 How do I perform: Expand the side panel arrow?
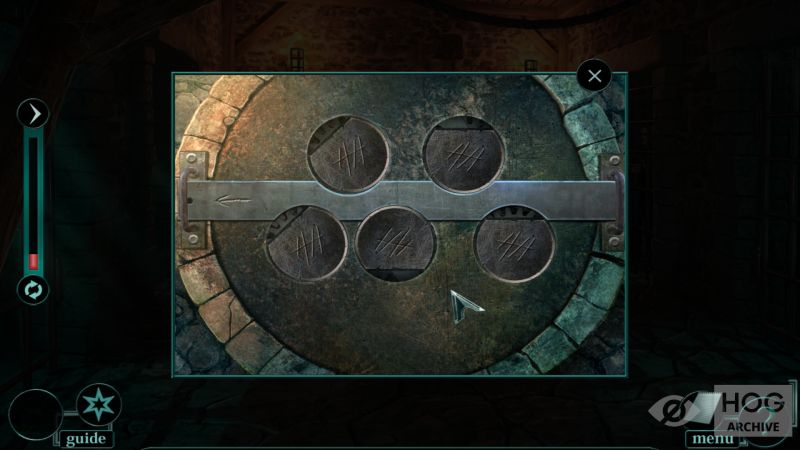pyautogui.click(x=34, y=114)
